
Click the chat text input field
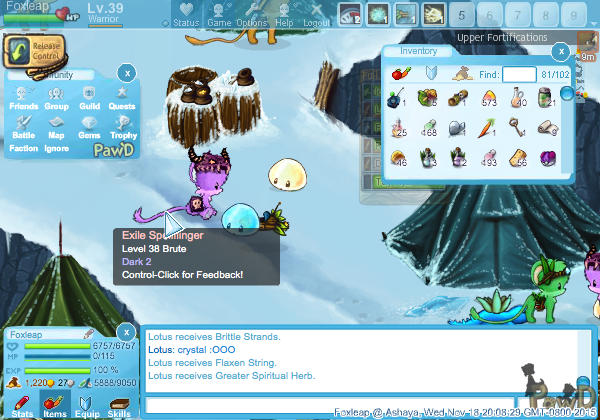click(330, 404)
